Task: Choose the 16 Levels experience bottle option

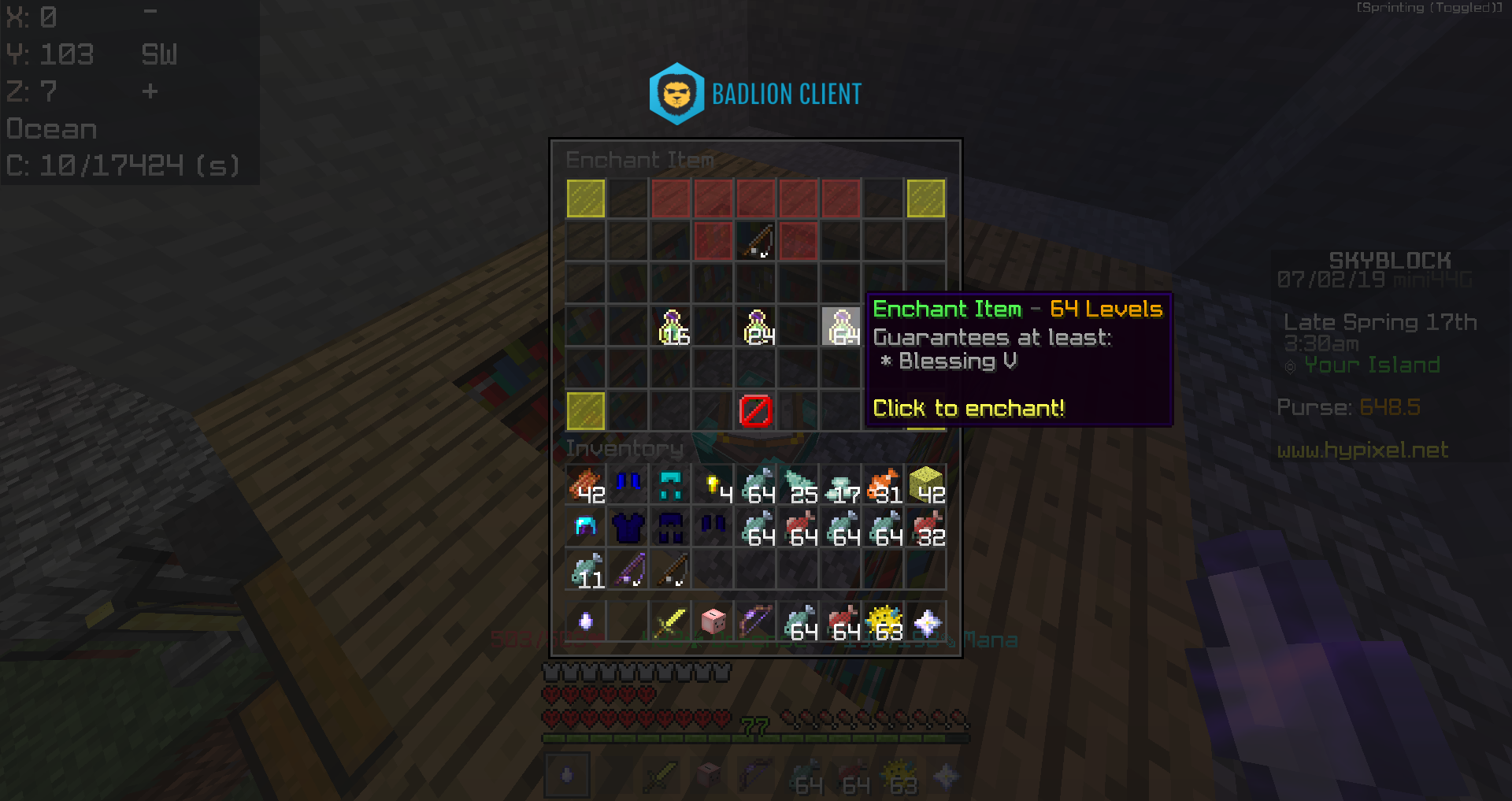Action: point(672,327)
